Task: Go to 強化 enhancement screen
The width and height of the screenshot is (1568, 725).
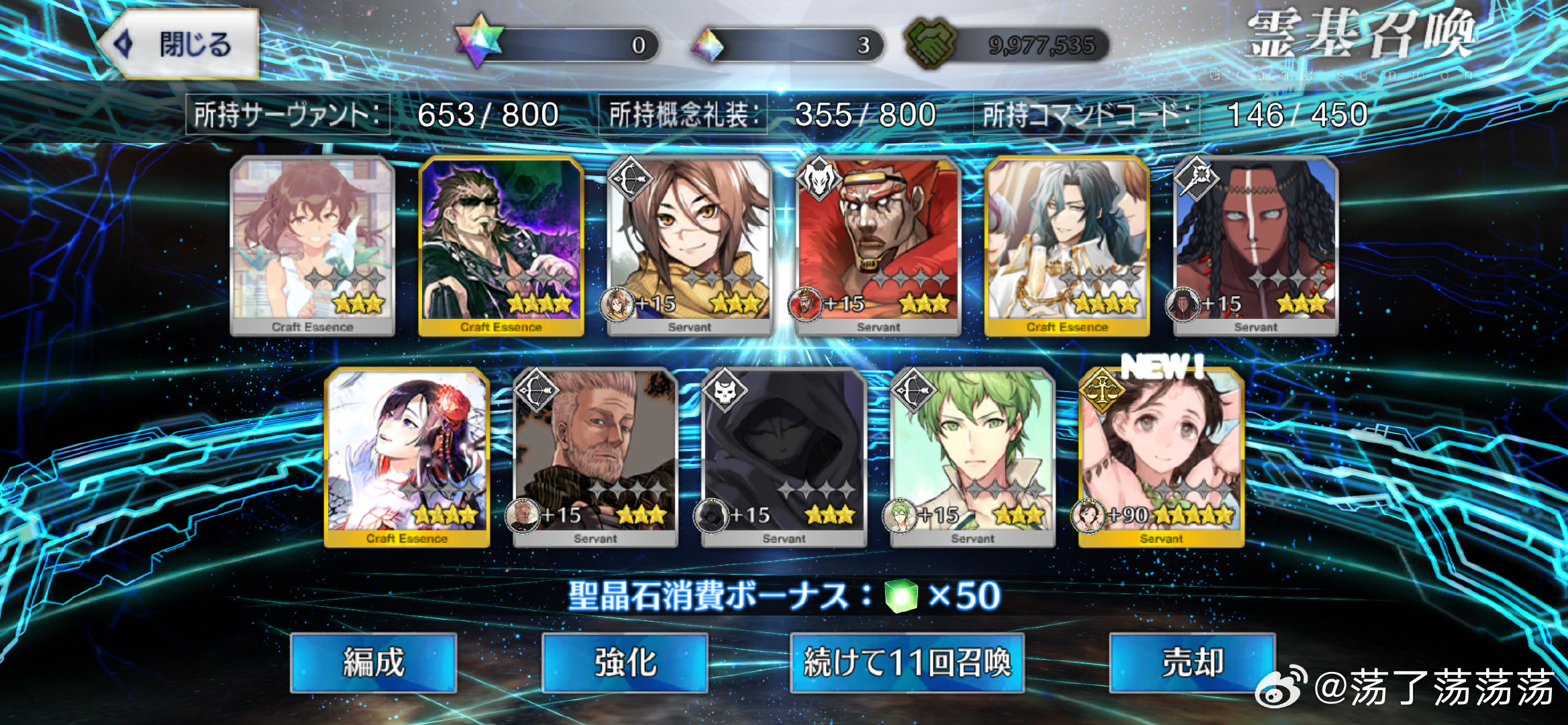Action: [625, 663]
